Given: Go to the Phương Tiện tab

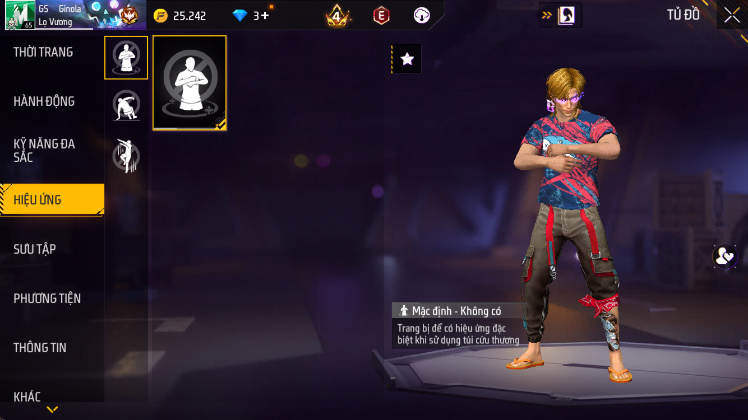Looking at the screenshot, I should (x=47, y=298).
